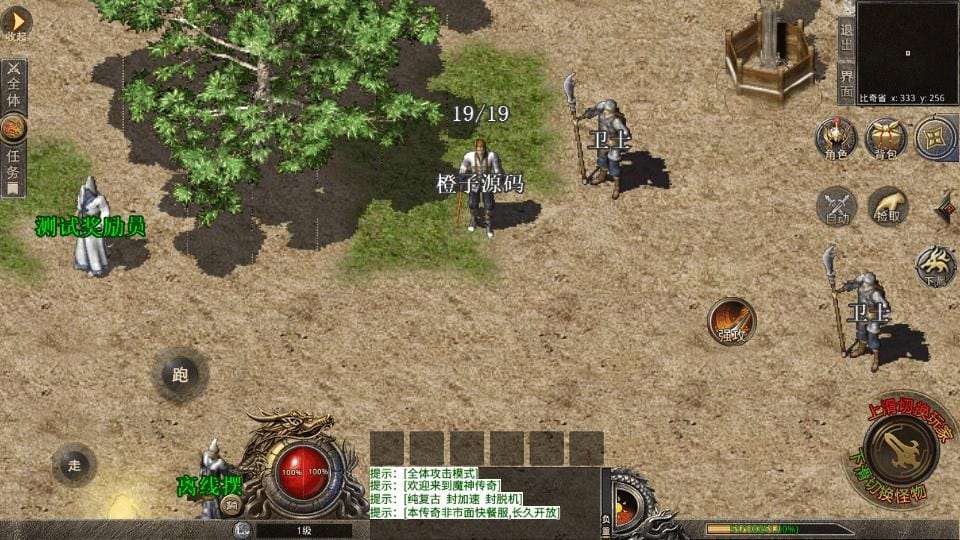Screen dimensions: 960x540
Task: Tap the main sword attack button
Action: [x=900, y=448]
